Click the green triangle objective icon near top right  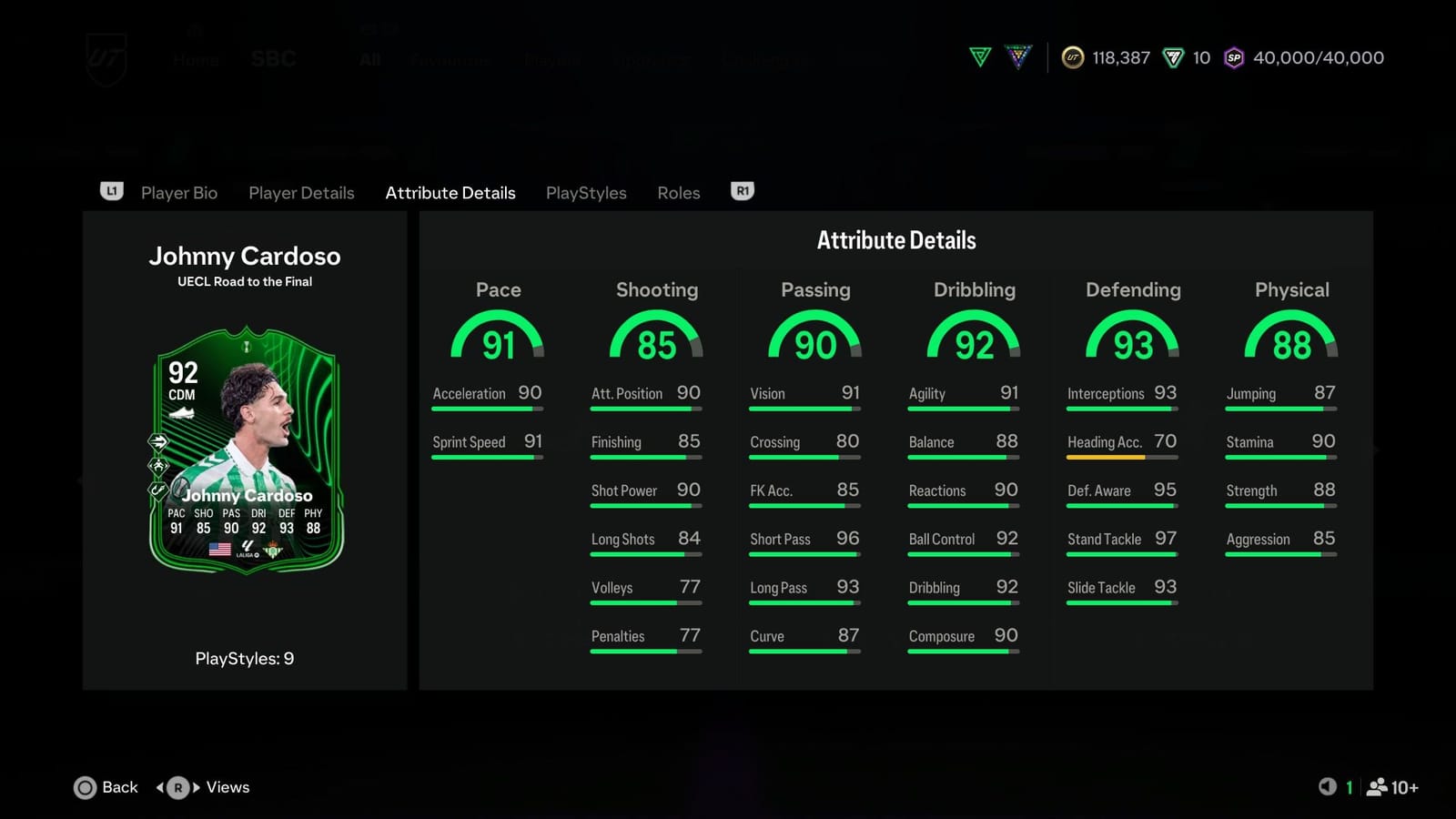(981, 57)
